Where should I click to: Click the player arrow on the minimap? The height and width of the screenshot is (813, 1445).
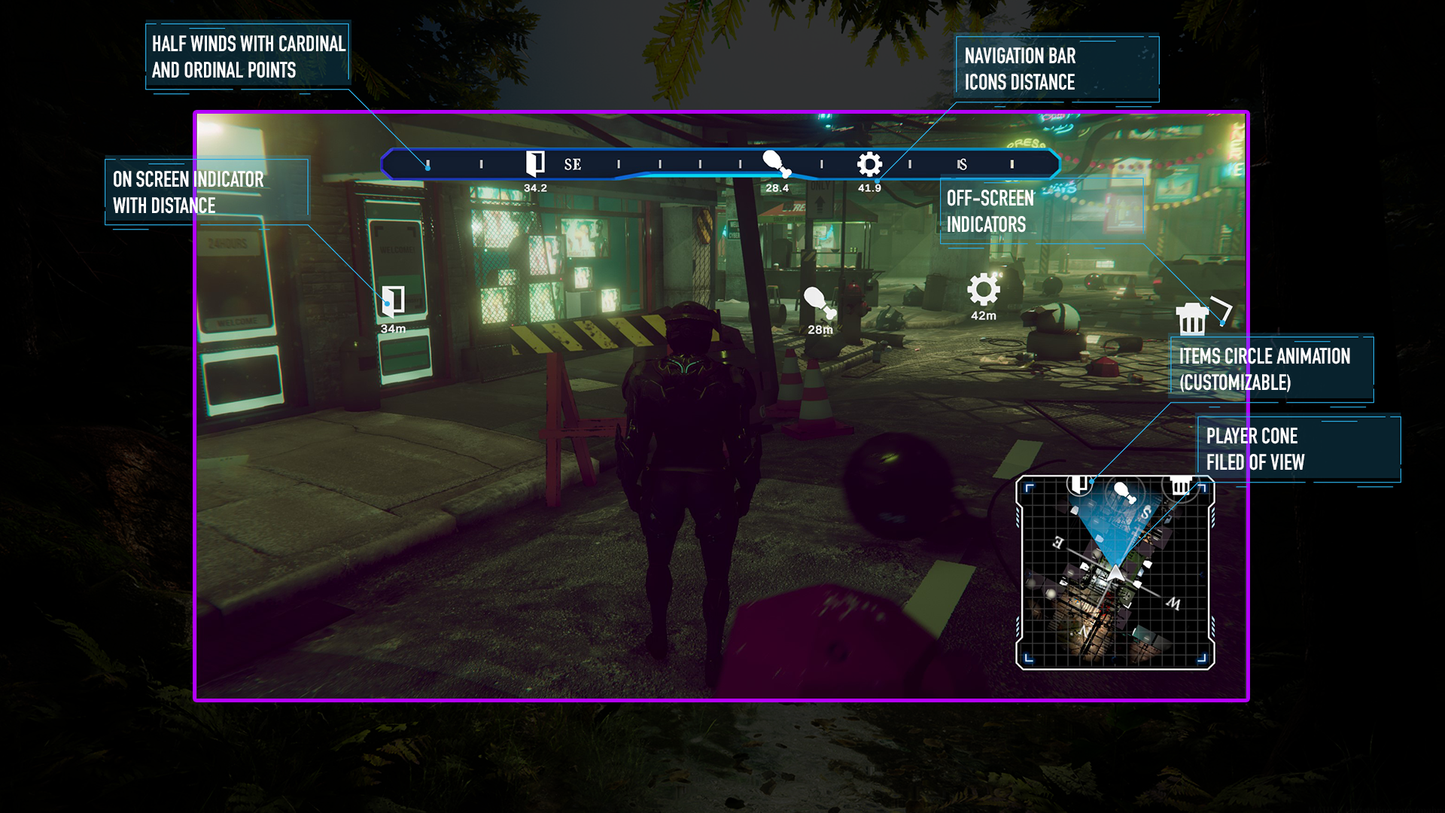[x=1114, y=573]
